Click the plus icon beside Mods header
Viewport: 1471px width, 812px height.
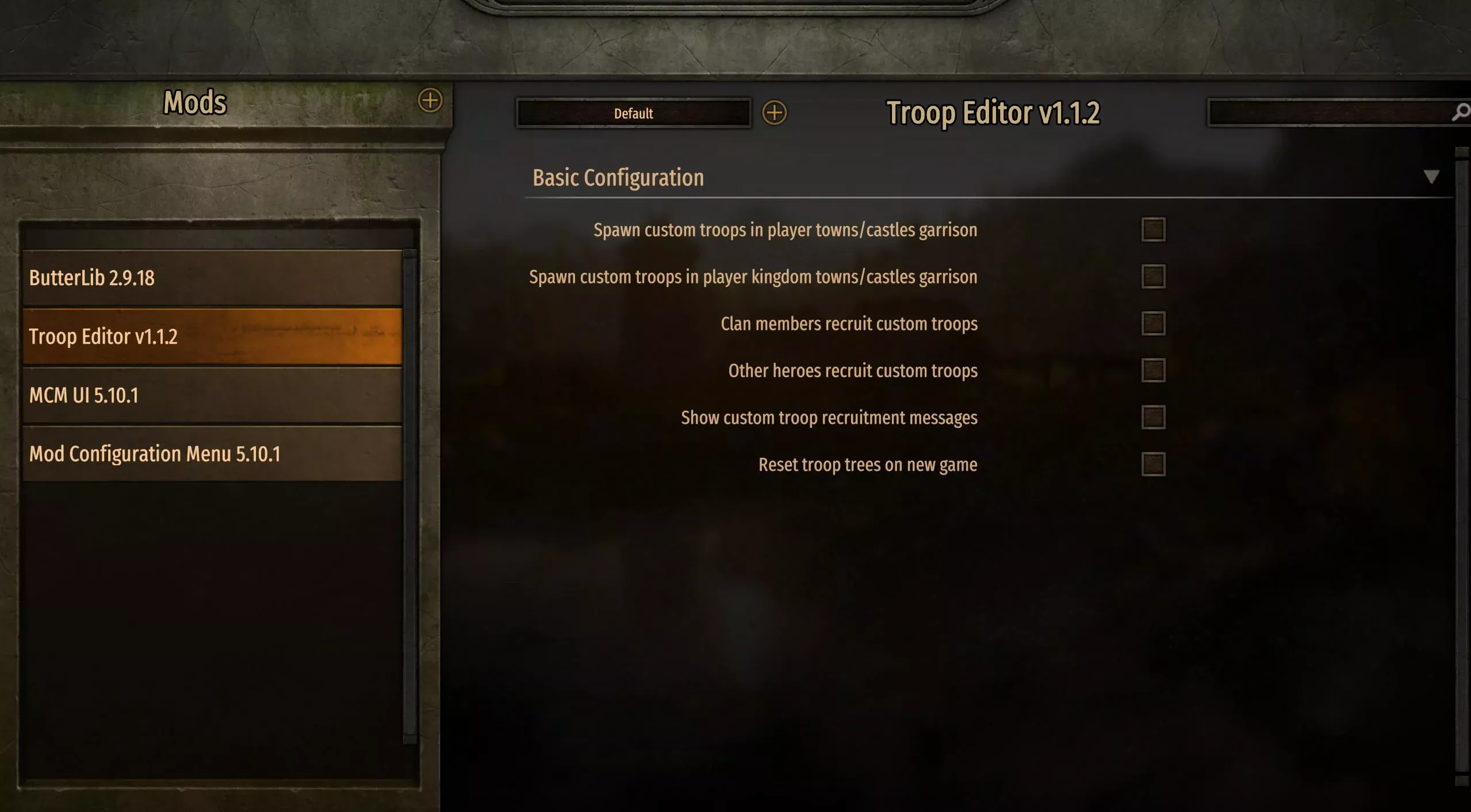pos(430,101)
